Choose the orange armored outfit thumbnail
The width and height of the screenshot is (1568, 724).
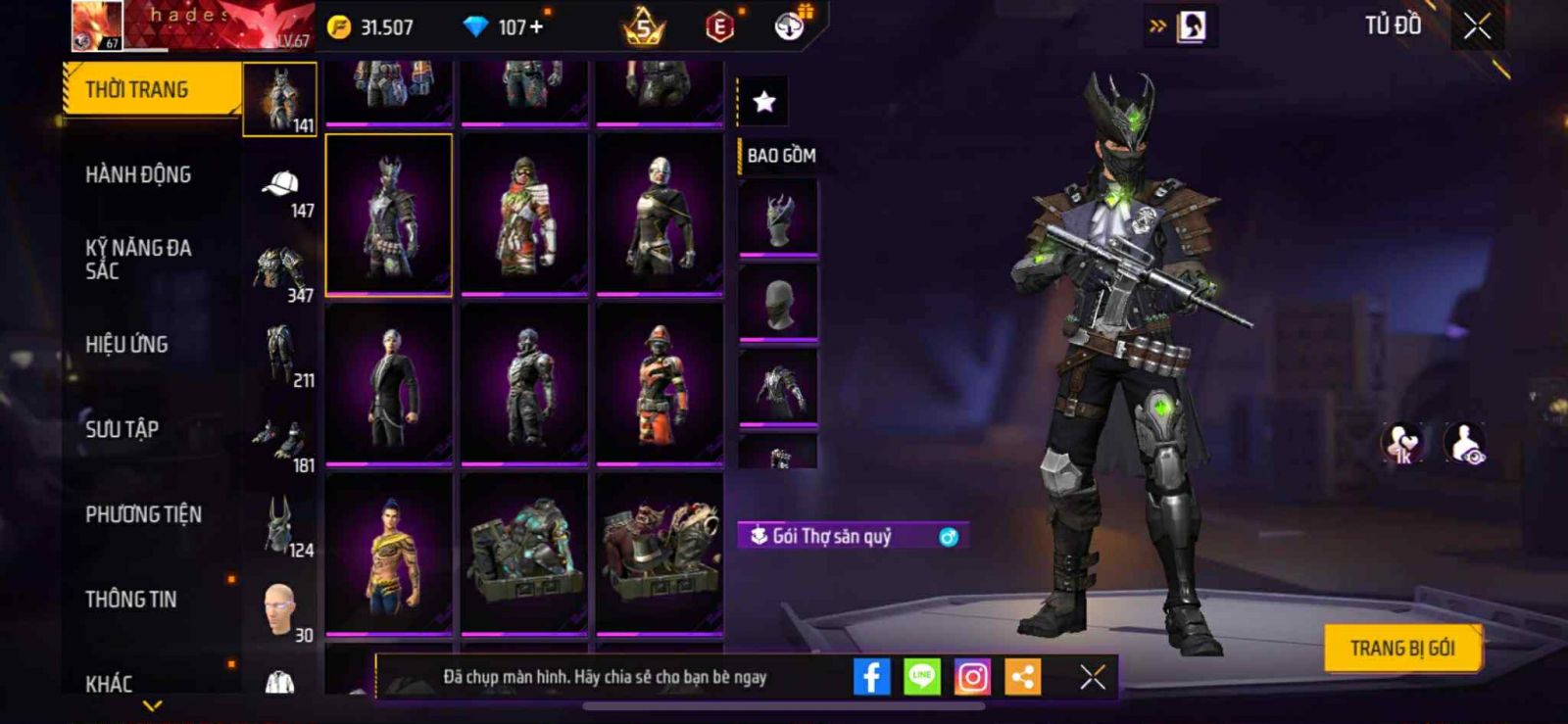point(660,384)
